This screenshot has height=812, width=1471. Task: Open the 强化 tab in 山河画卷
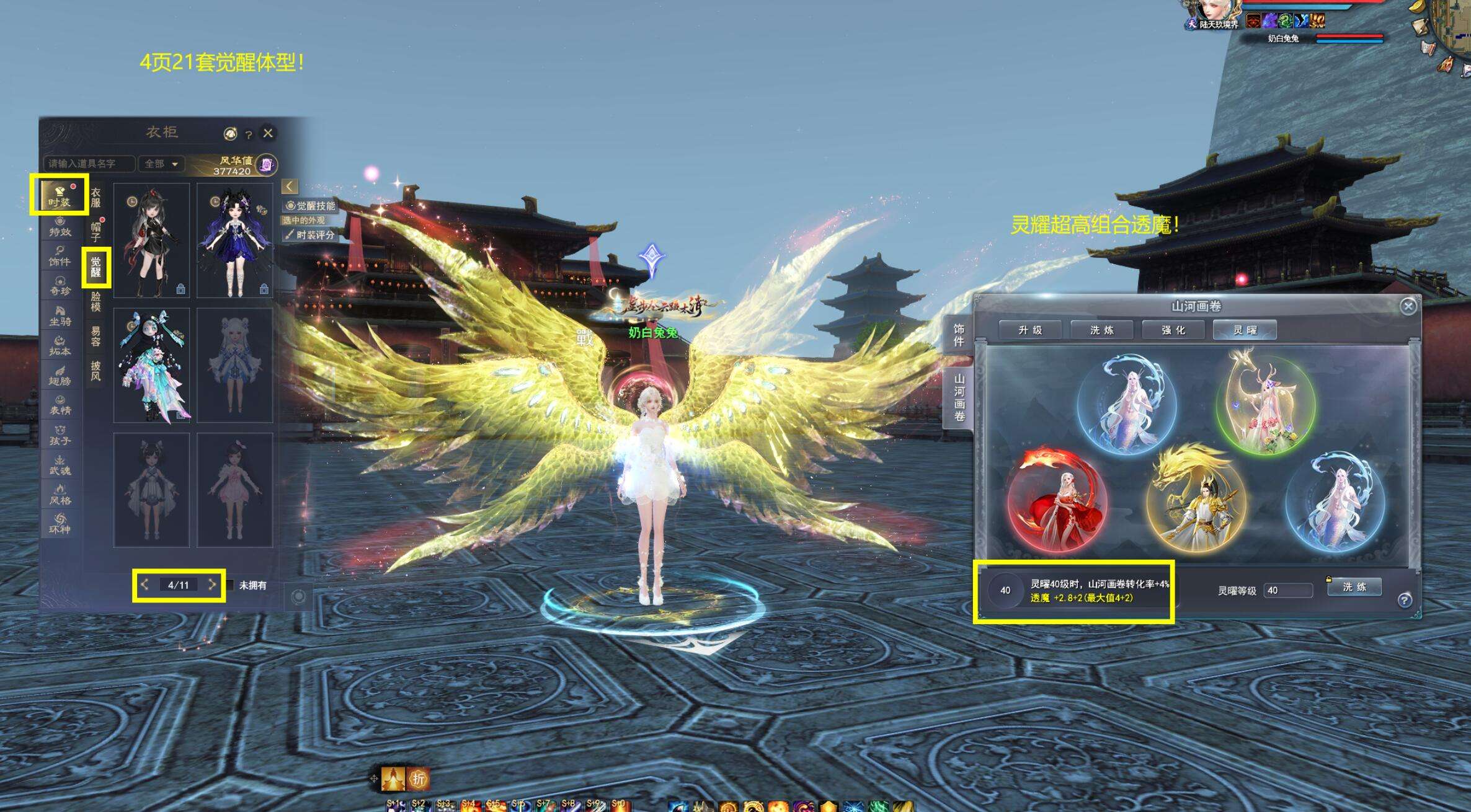point(1173,330)
